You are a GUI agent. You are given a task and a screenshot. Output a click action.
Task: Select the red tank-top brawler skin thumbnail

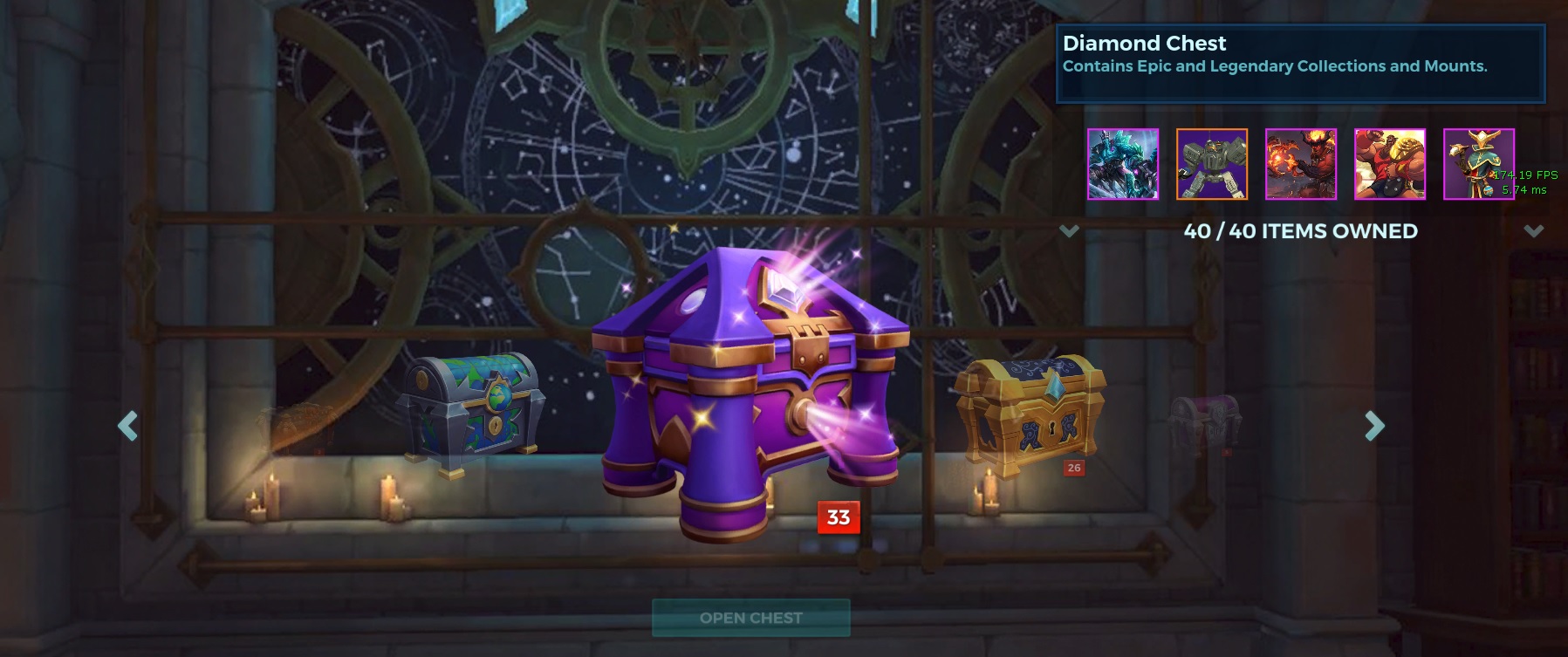point(1390,165)
